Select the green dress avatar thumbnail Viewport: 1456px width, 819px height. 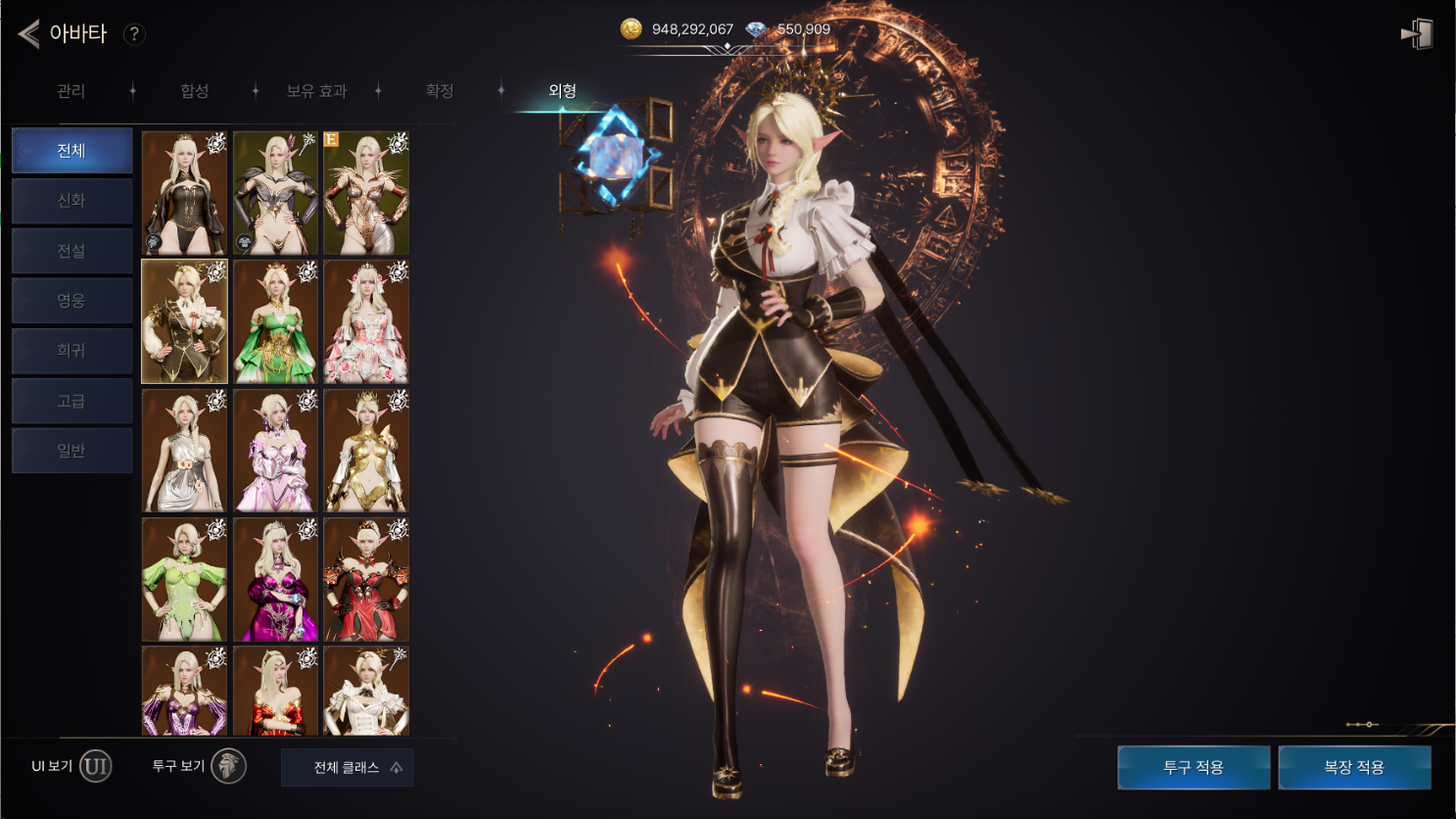pyautogui.click(x=275, y=321)
